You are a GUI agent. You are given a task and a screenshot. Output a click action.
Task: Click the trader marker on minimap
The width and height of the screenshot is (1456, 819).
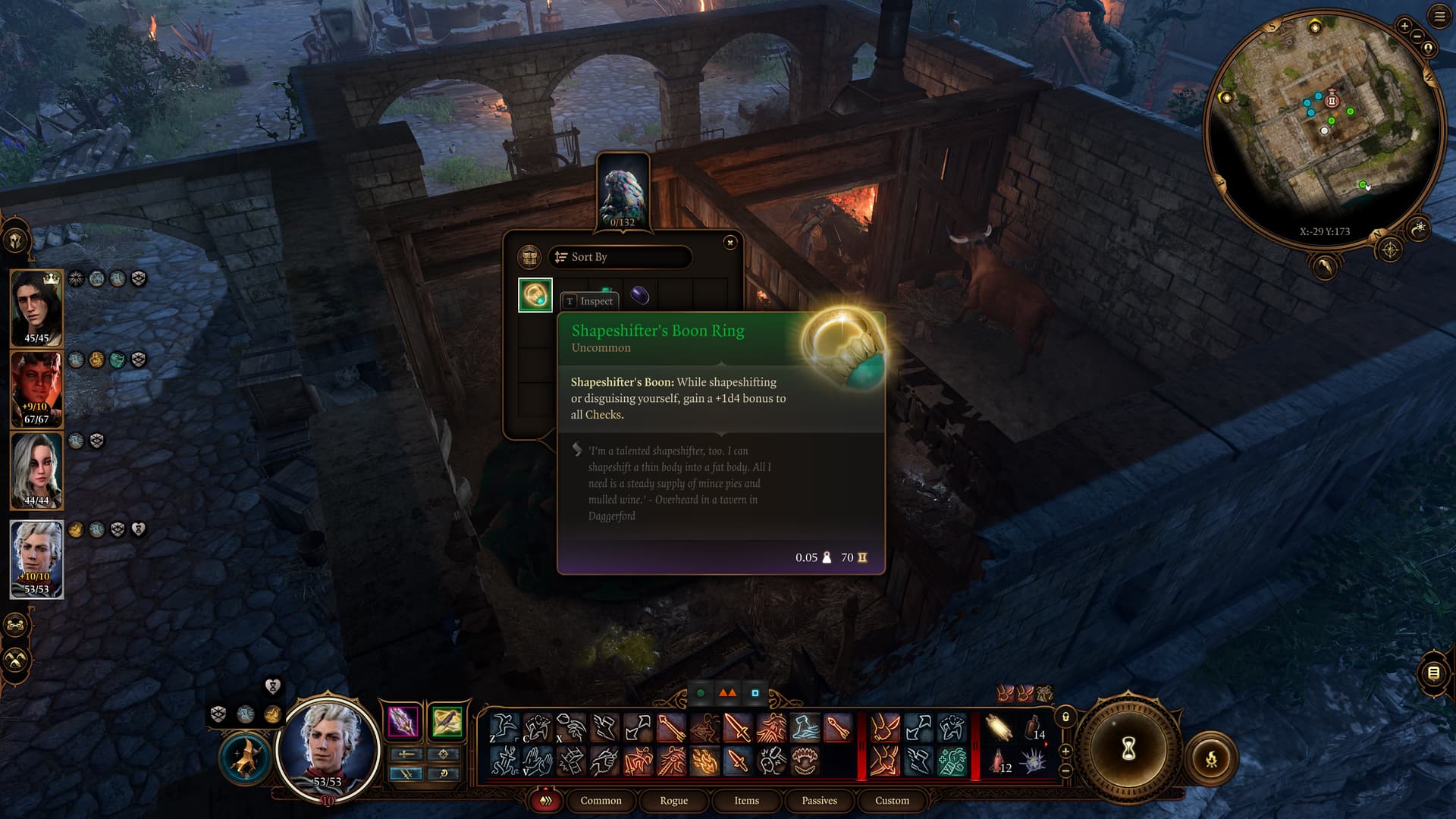[x=1332, y=101]
